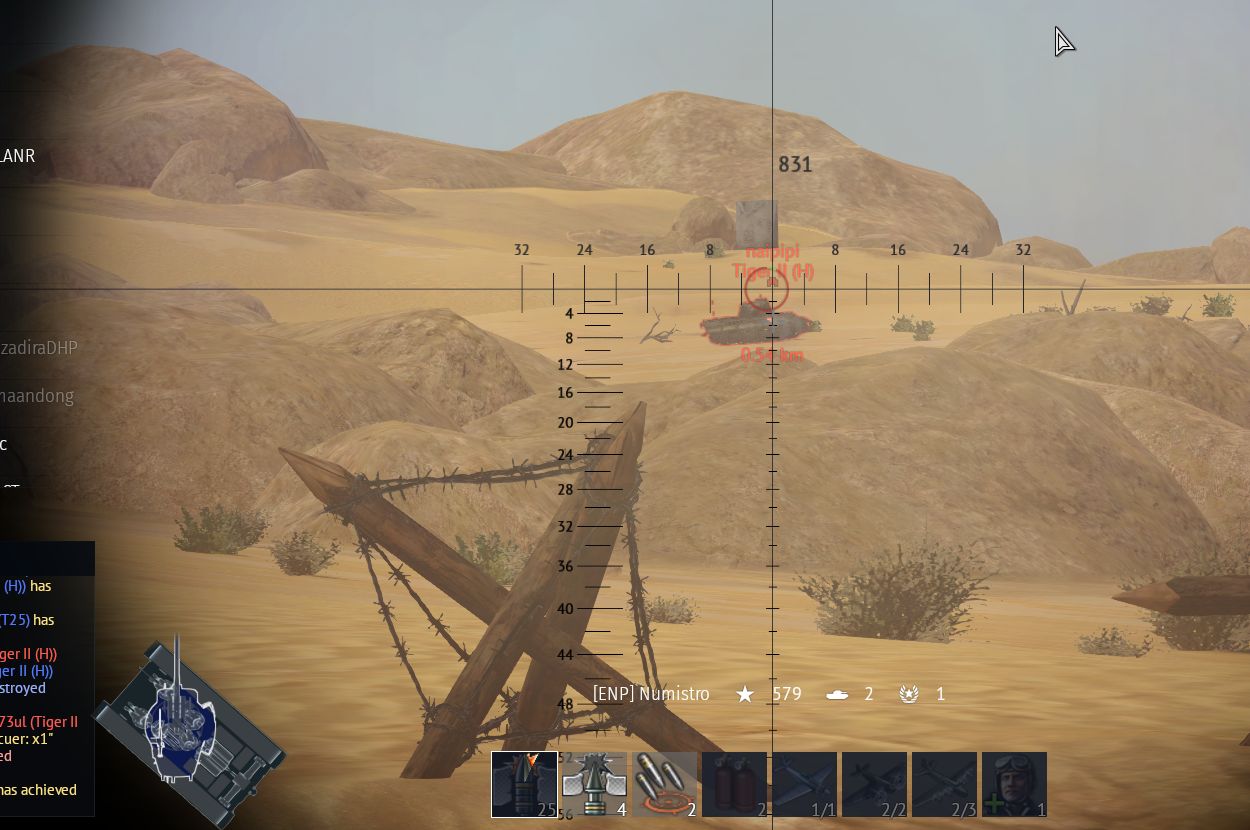Call the artillery strike with three shells

point(664,785)
